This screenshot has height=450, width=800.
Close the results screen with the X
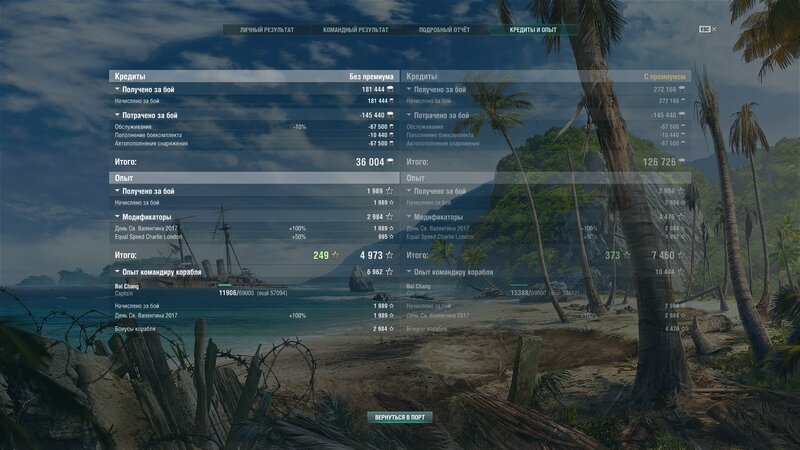click(x=714, y=29)
